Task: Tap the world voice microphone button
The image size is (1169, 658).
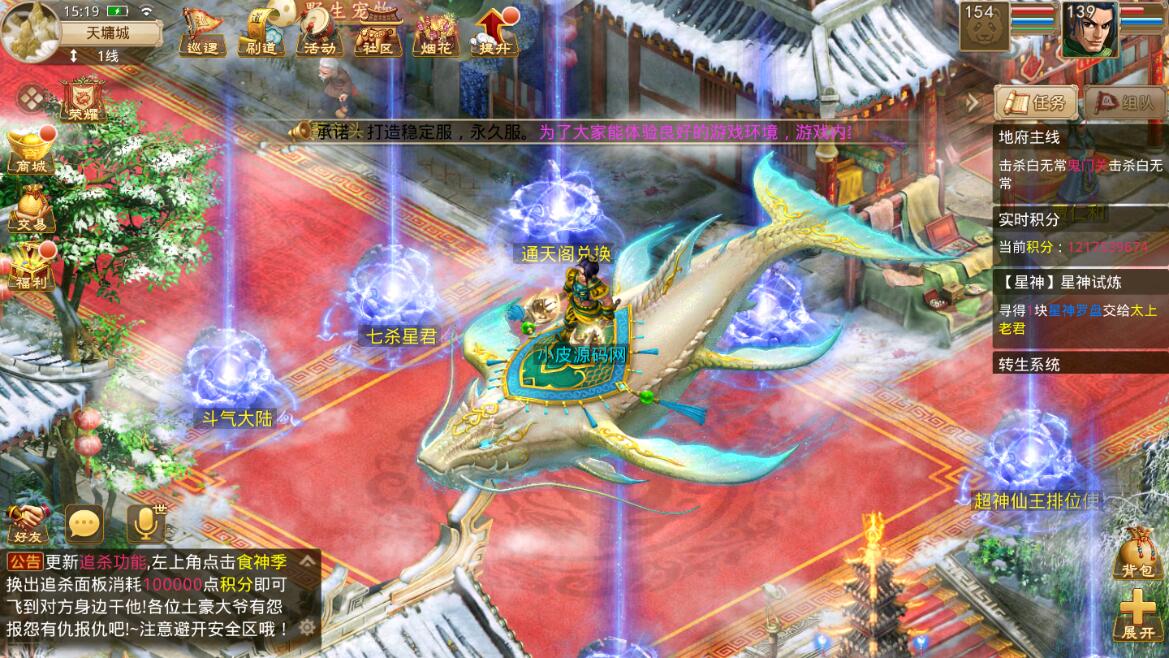Action: point(146,522)
